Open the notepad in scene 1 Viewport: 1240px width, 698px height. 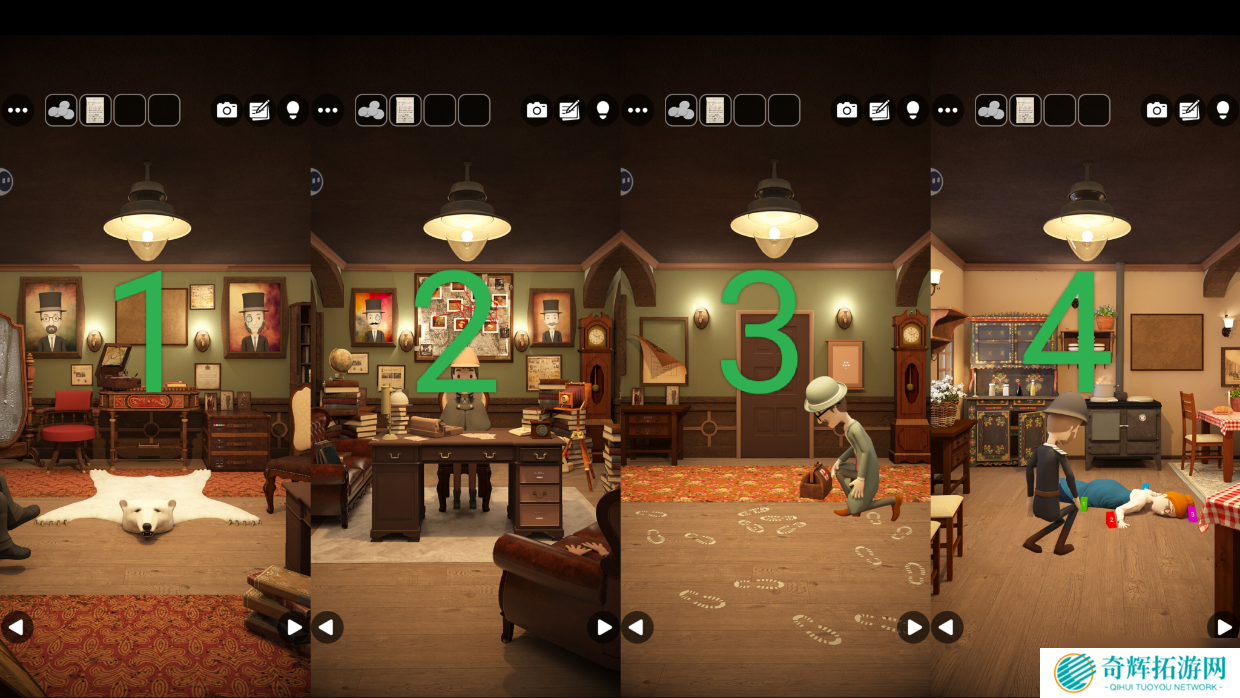click(x=259, y=110)
